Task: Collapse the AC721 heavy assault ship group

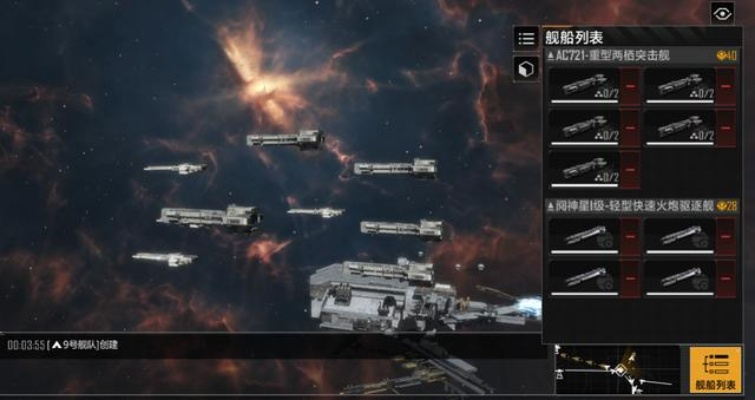Action: 550,56
